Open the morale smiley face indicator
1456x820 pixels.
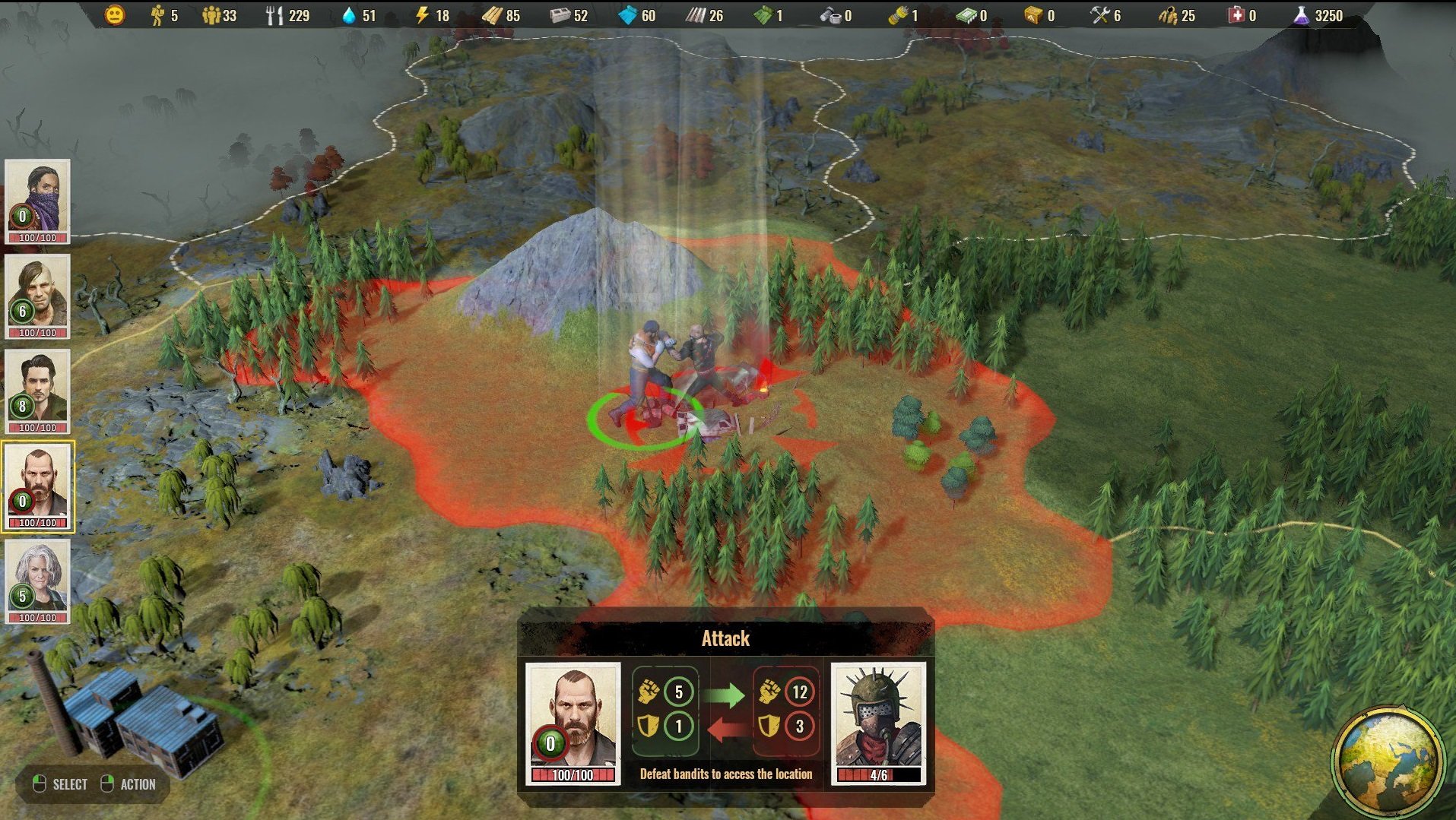pyautogui.click(x=115, y=14)
